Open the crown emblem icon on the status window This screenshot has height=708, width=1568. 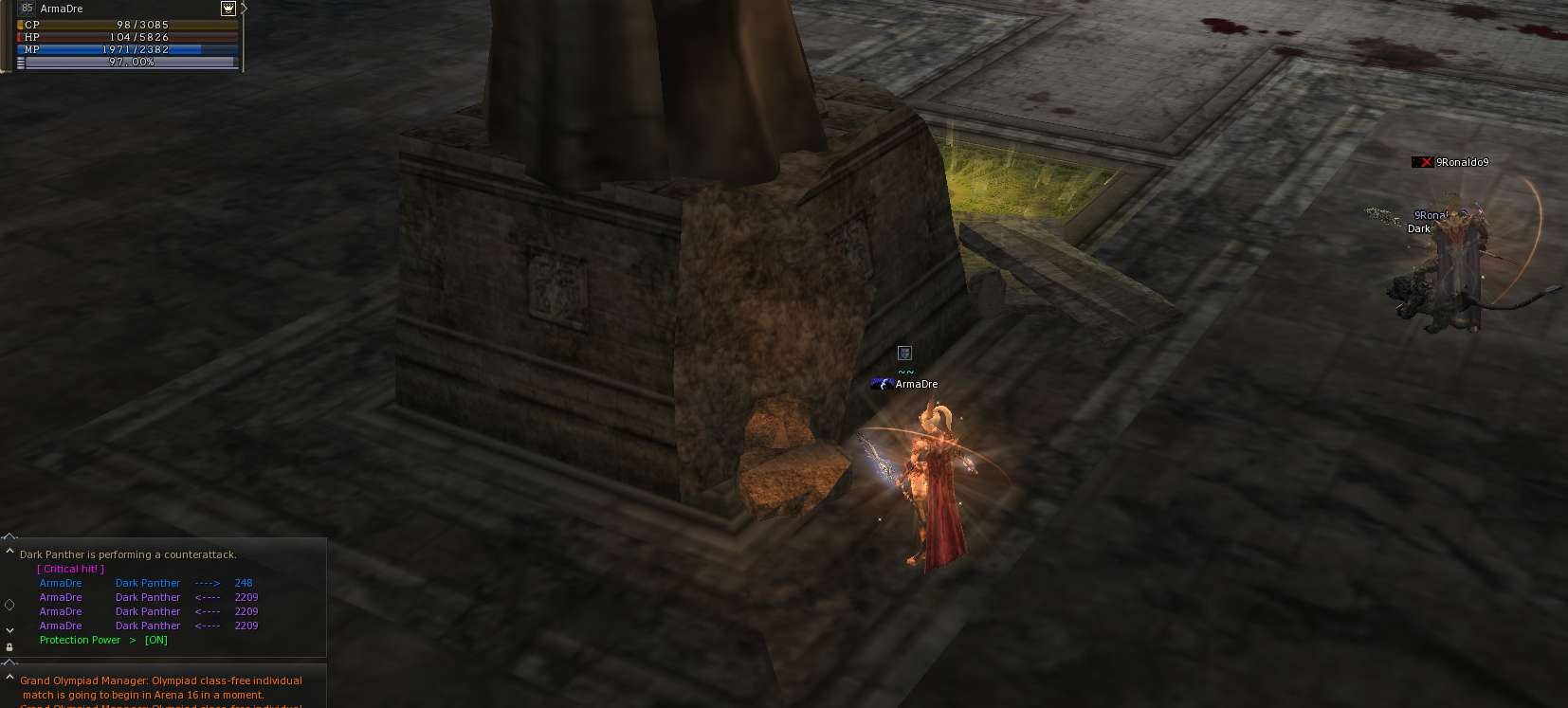[x=228, y=9]
